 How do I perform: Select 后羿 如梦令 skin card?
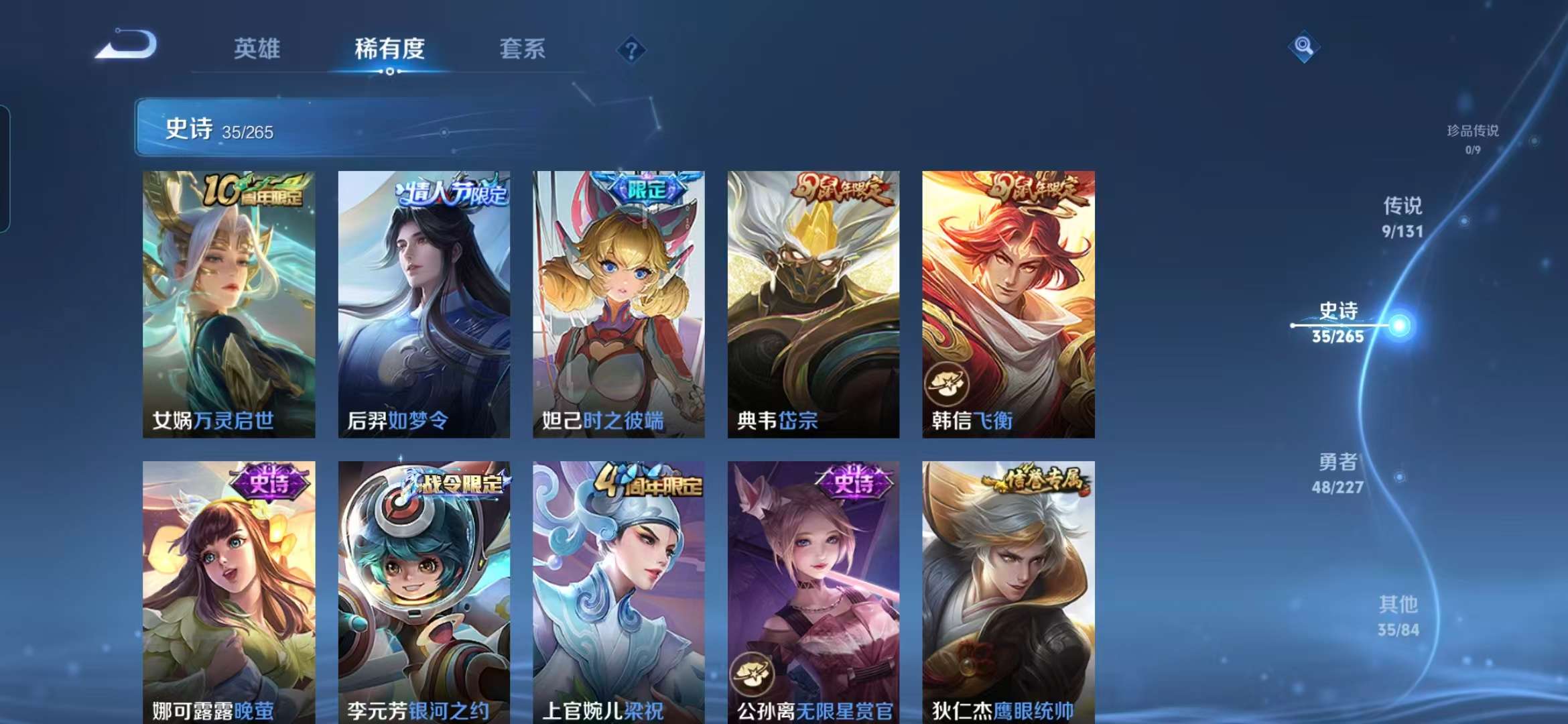coord(423,304)
